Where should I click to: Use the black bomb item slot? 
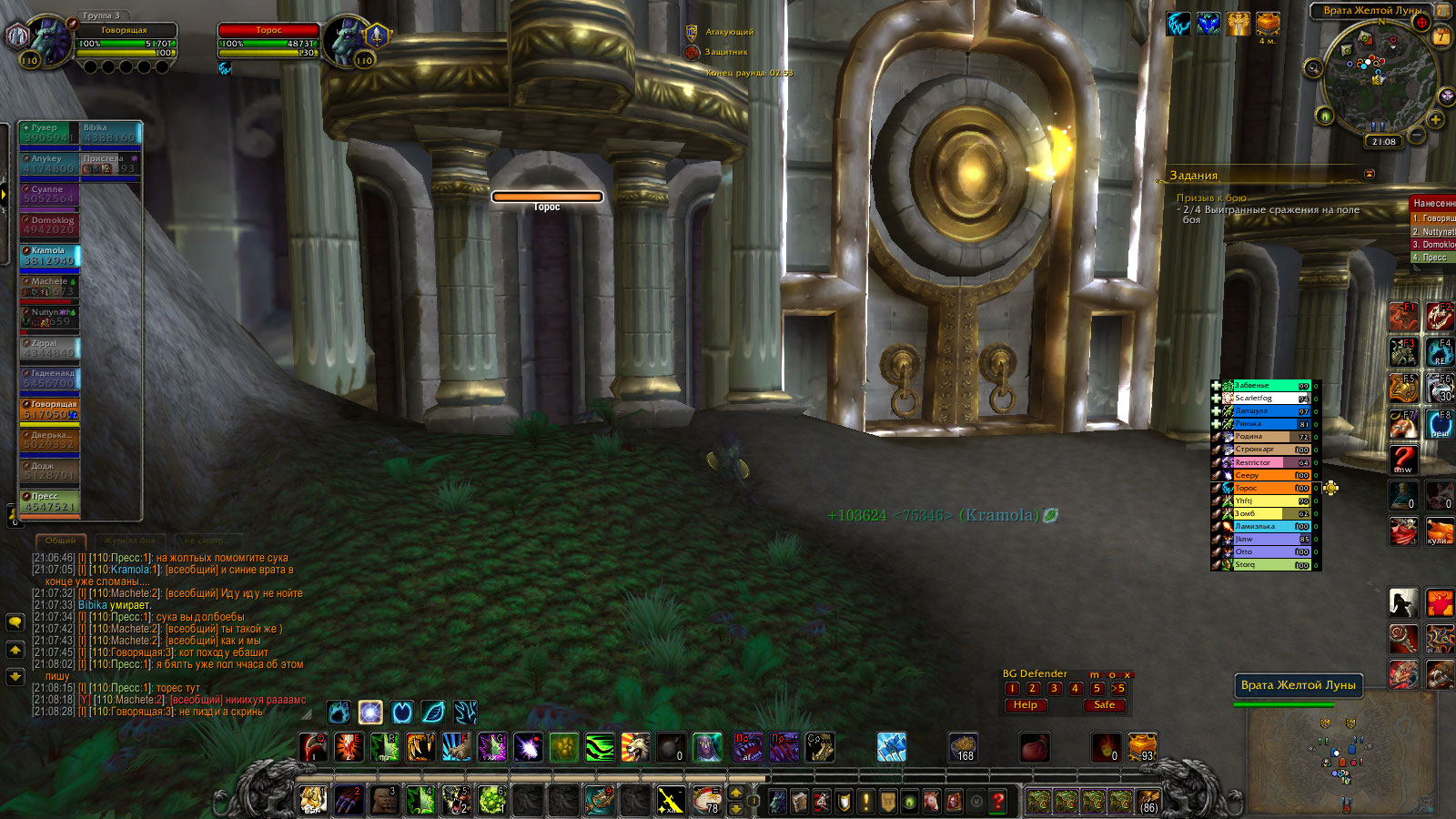pos(671,747)
